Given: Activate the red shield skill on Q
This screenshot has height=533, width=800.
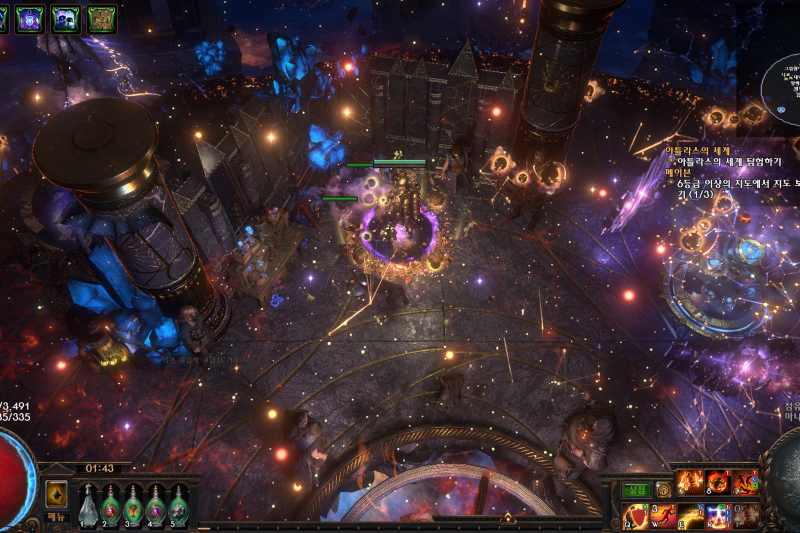Looking at the screenshot, I should pyautogui.click(x=637, y=516).
